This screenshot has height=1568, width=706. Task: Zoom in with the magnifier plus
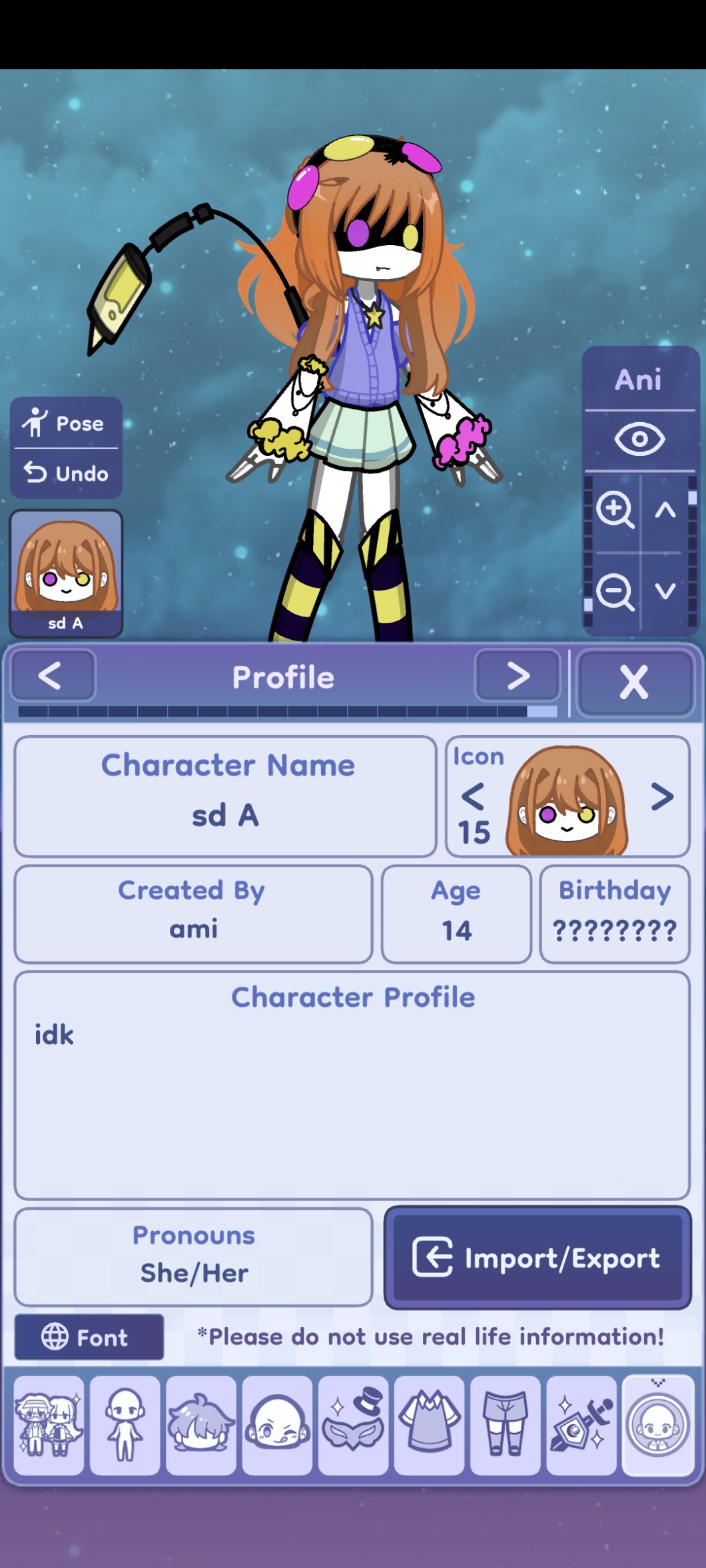(614, 510)
